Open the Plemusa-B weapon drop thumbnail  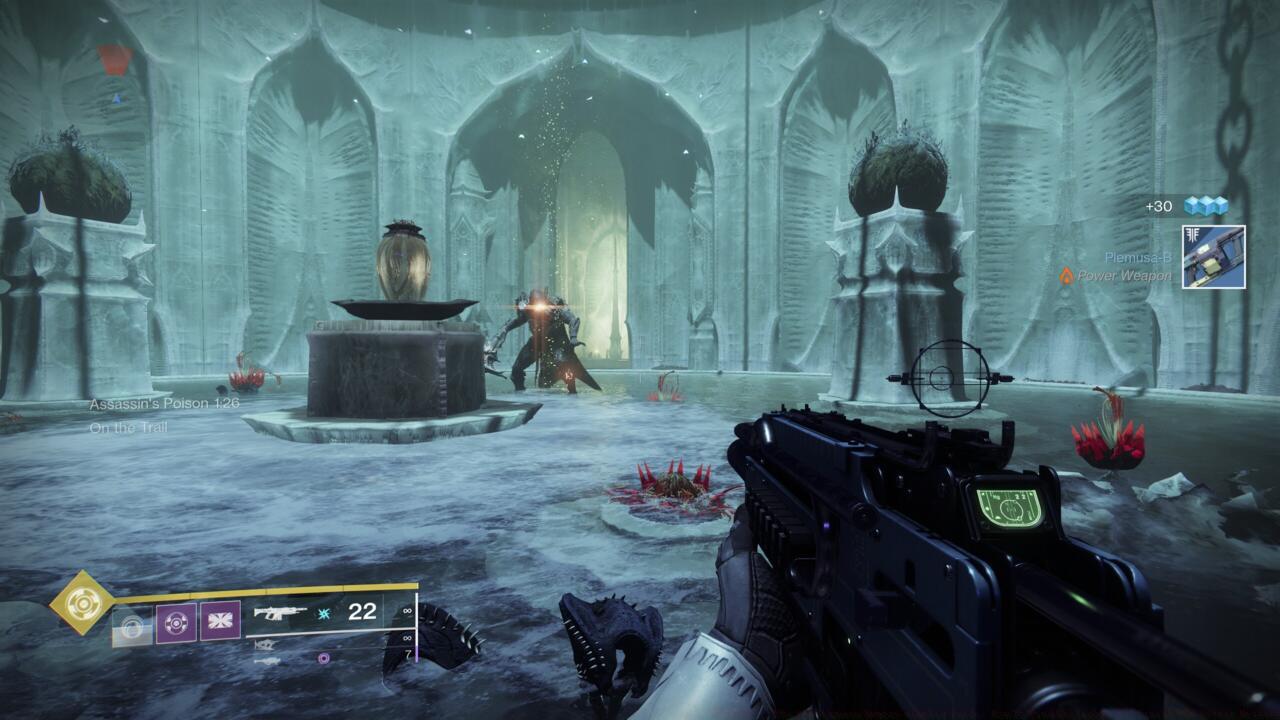point(1215,257)
